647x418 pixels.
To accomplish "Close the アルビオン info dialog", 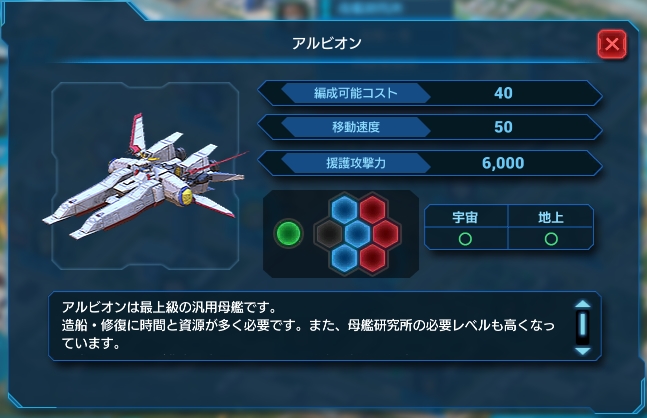I will pyautogui.click(x=611, y=44).
